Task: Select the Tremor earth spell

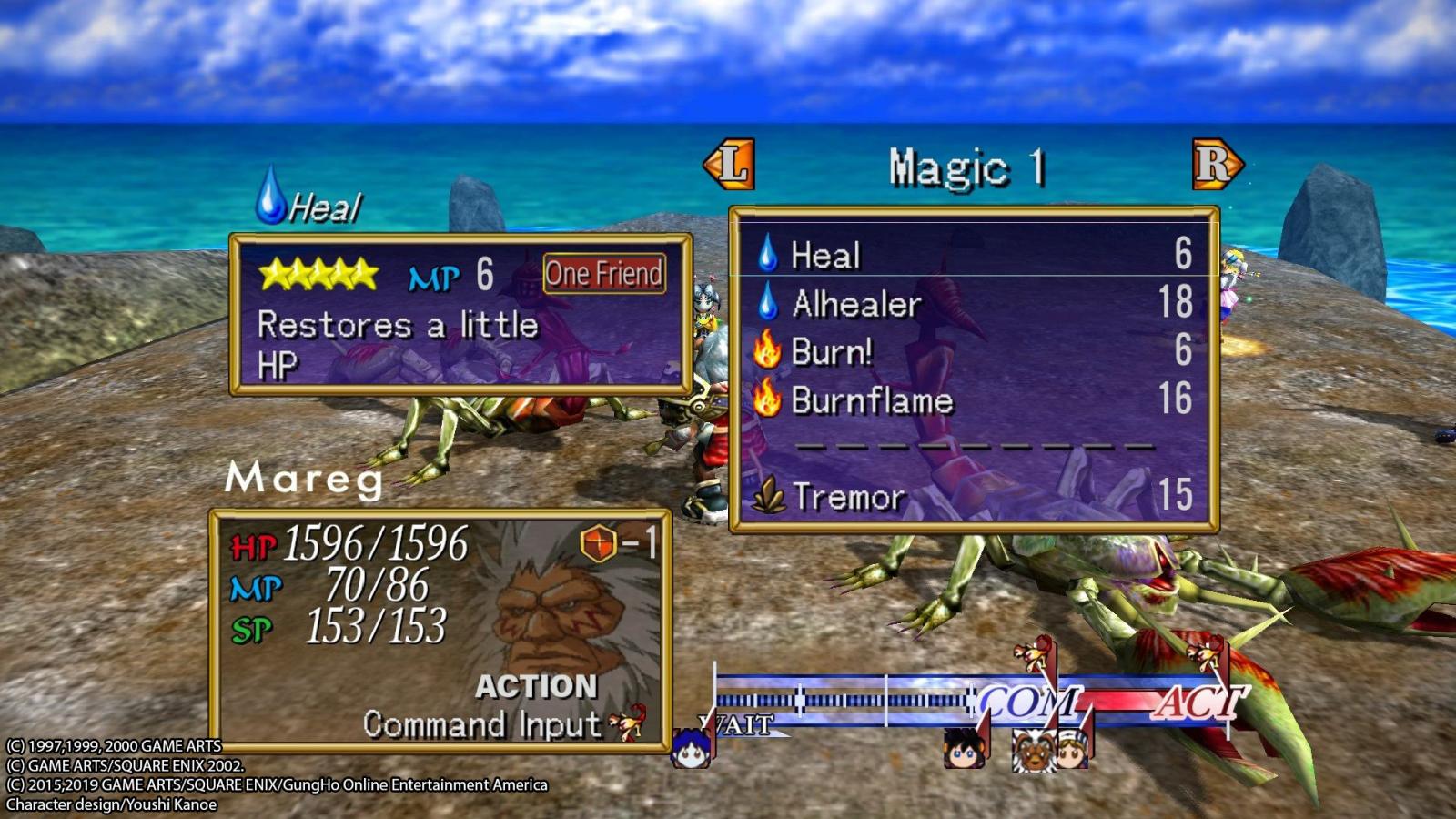Action: pos(848,497)
